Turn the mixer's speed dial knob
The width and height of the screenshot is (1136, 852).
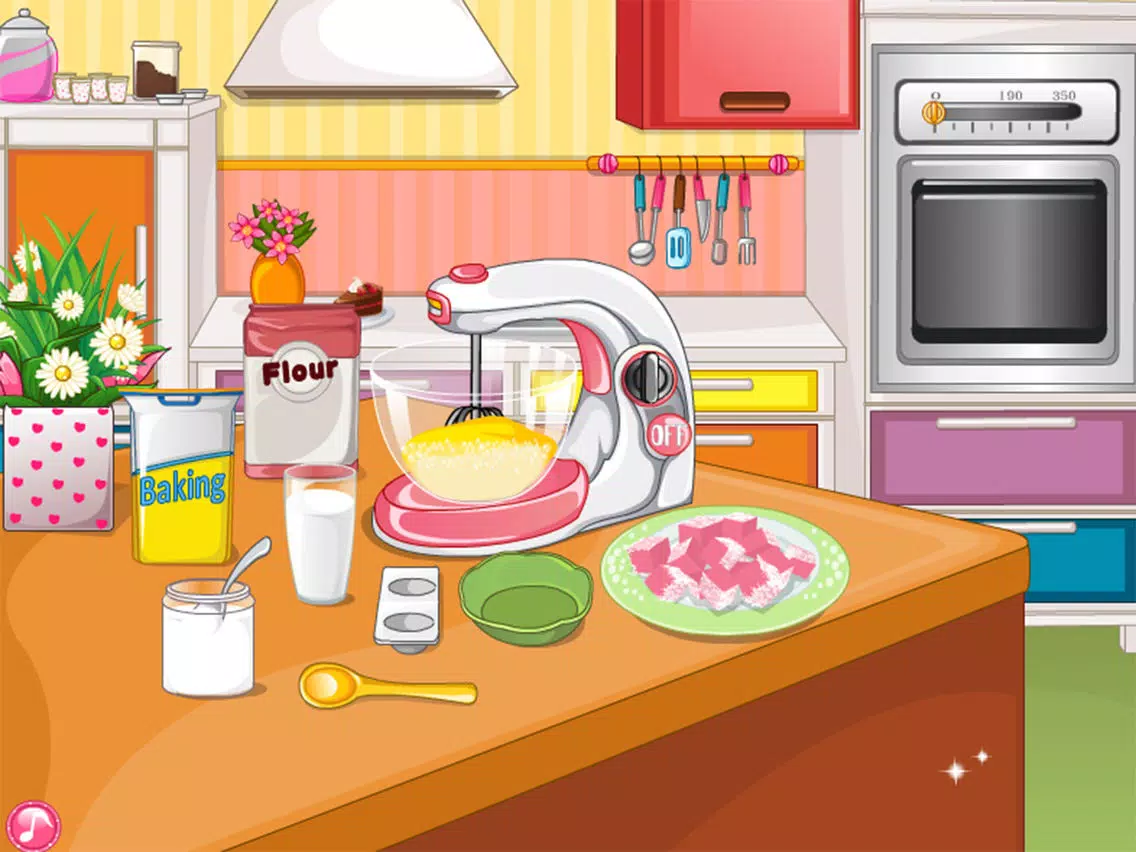click(649, 375)
